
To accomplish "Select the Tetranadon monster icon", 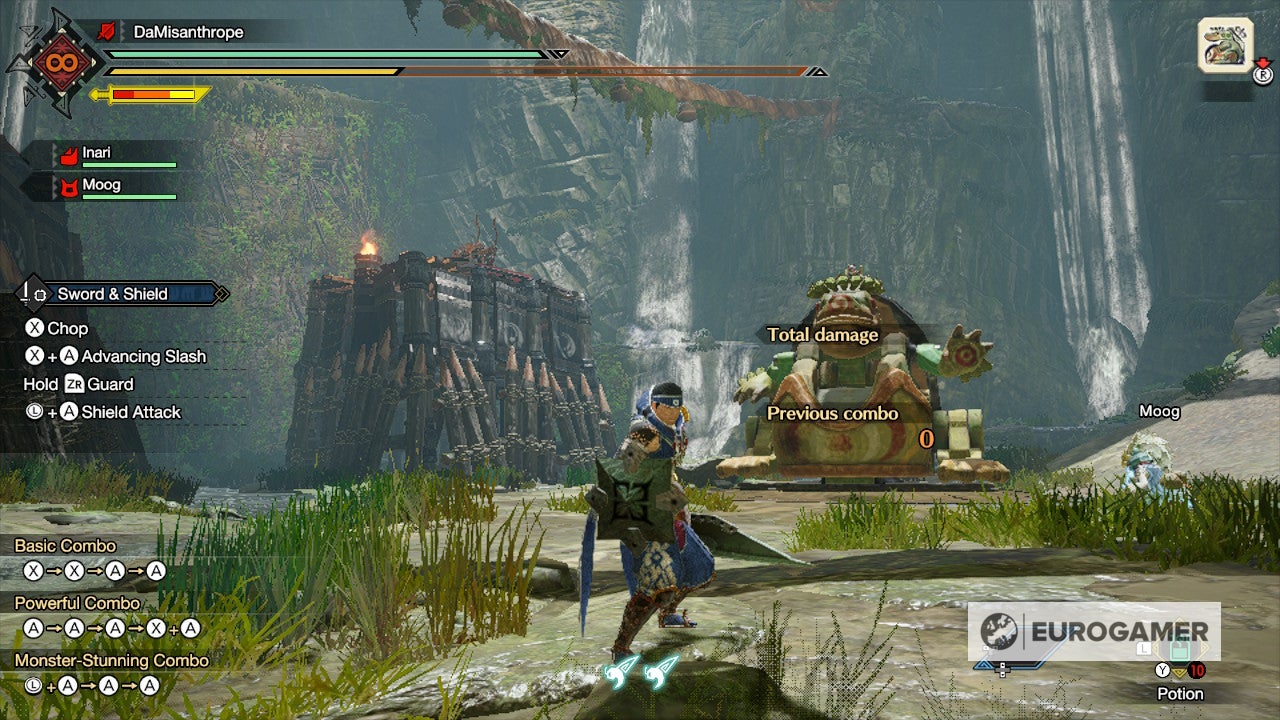I will (x=1224, y=45).
